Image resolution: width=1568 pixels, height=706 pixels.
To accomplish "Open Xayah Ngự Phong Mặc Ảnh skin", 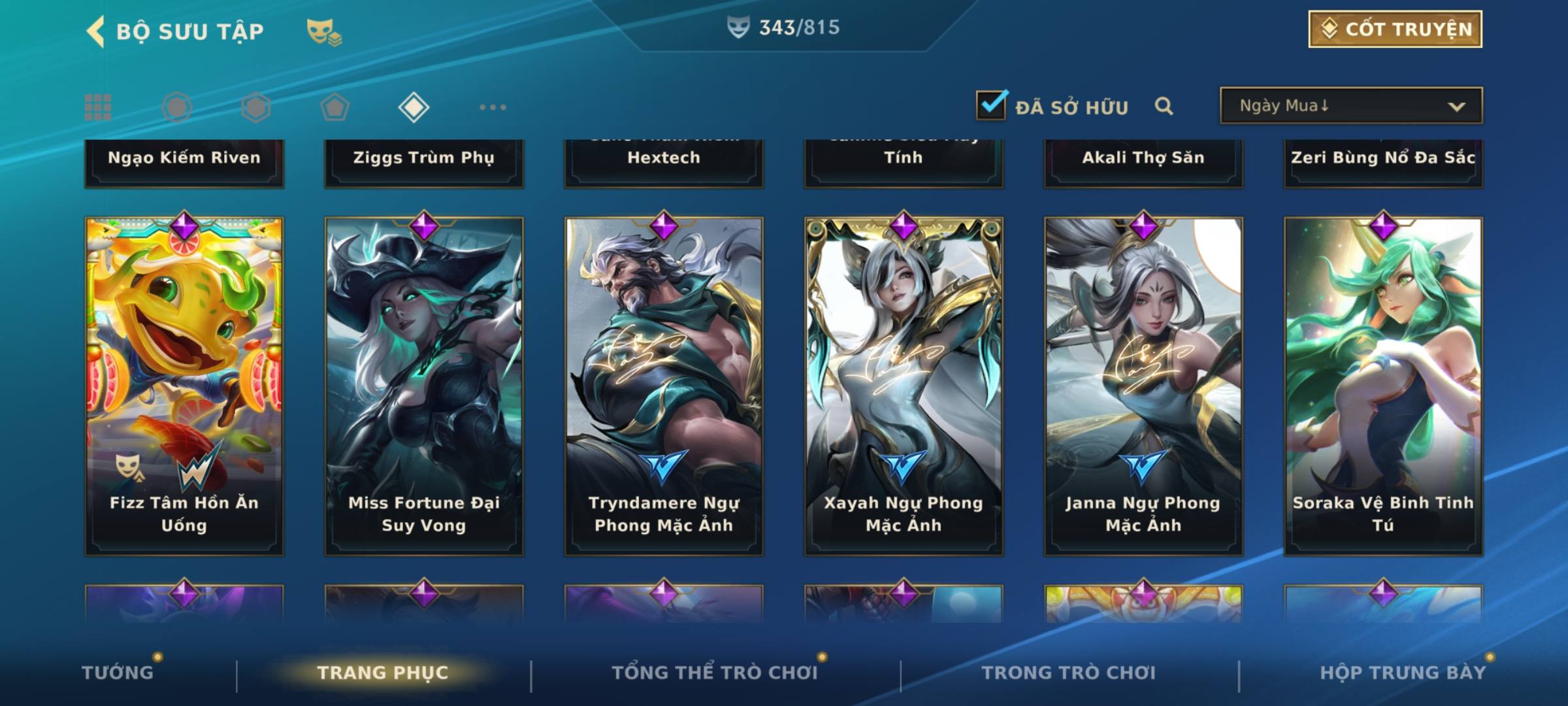I will pos(904,386).
